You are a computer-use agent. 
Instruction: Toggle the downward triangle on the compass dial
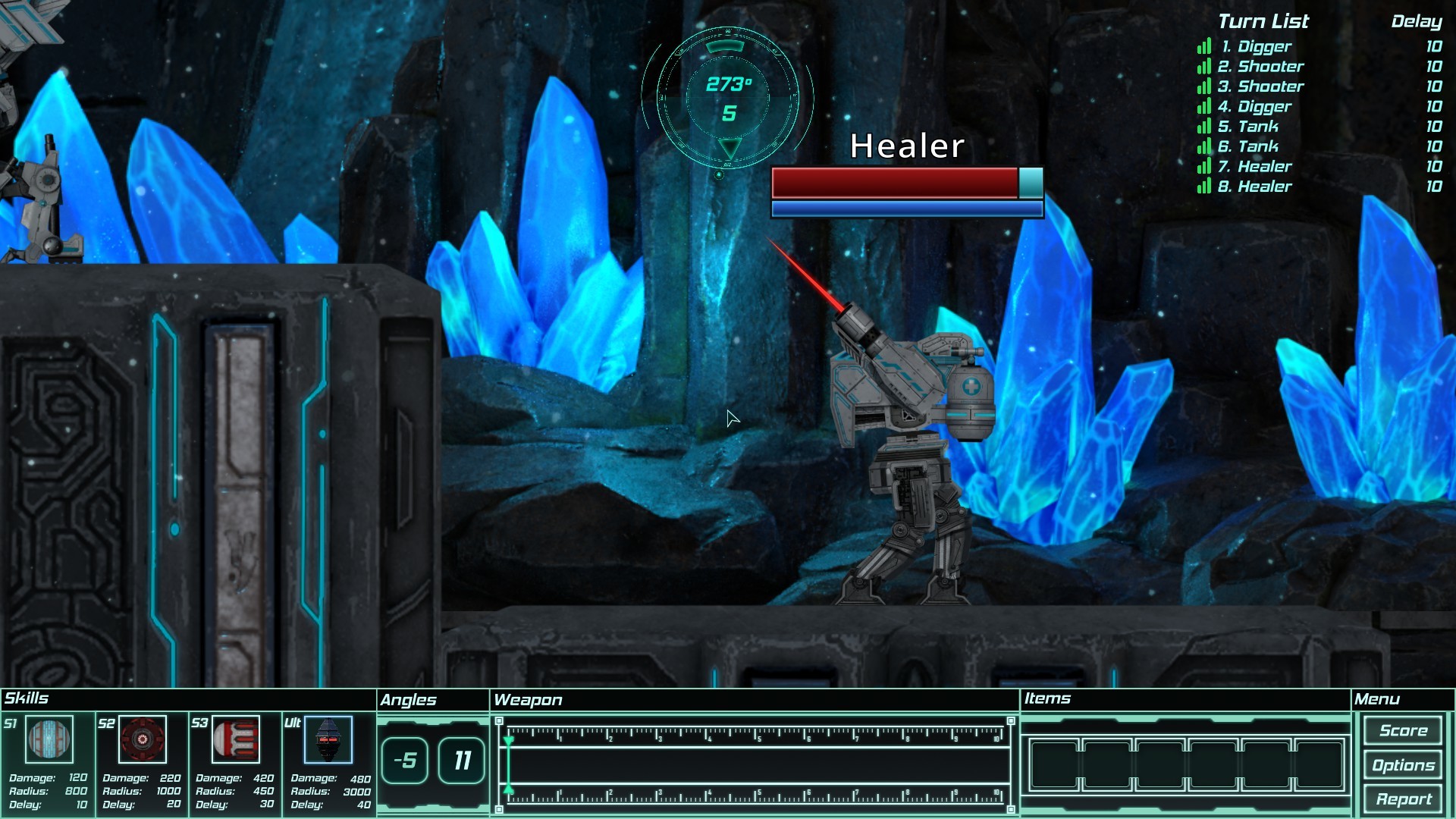coord(730,147)
